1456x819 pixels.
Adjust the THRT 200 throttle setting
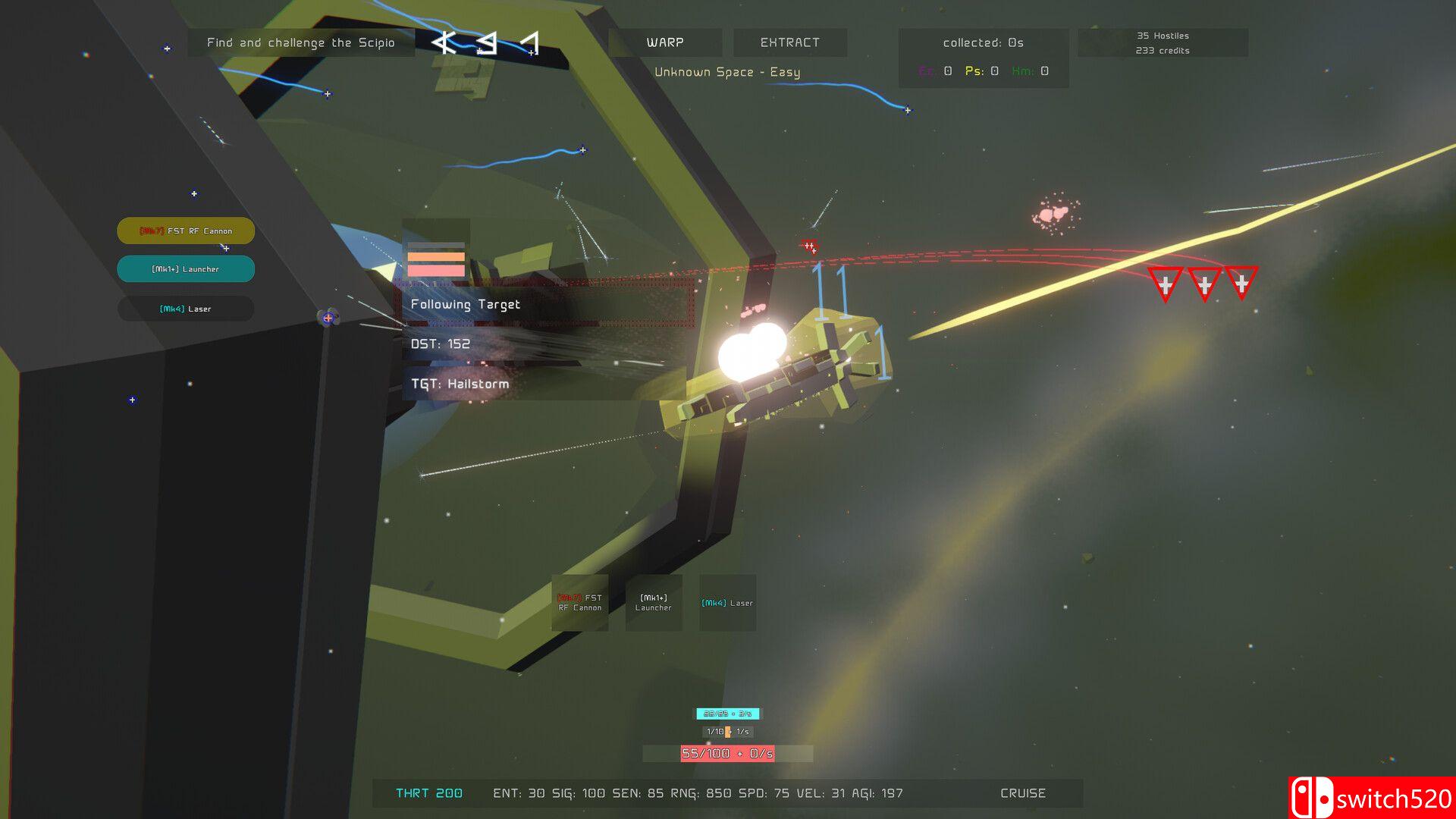coord(429,793)
